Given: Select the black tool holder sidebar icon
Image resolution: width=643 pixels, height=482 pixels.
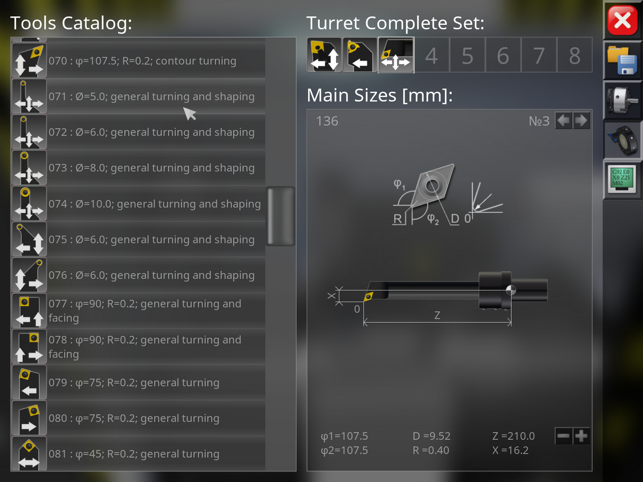Looking at the screenshot, I should coord(624,141).
